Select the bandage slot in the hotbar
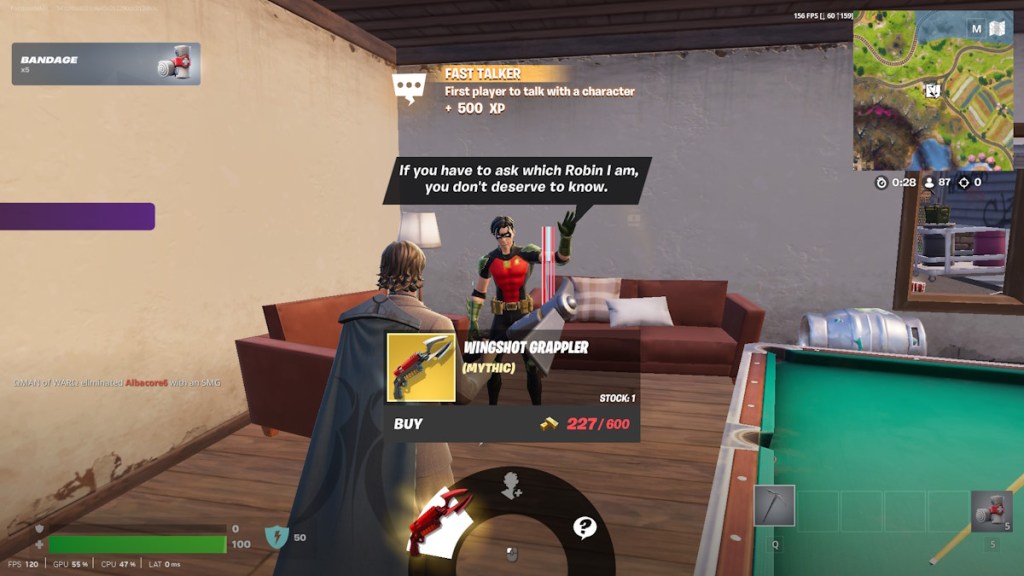This screenshot has height=576, width=1024. (x=991, y=511)
